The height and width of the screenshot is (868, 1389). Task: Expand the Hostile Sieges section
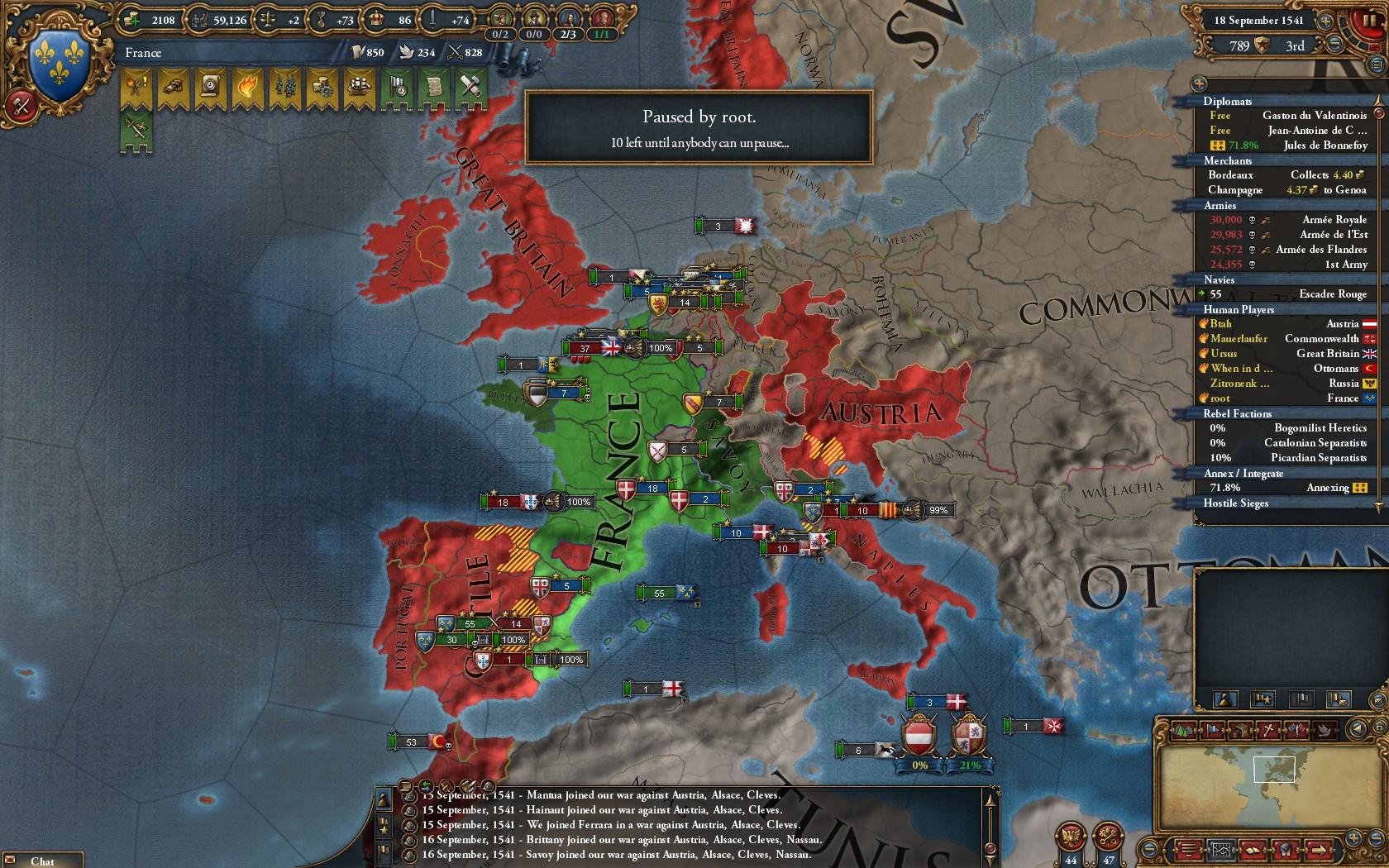pyautogui.click(x=1236, y=503)
